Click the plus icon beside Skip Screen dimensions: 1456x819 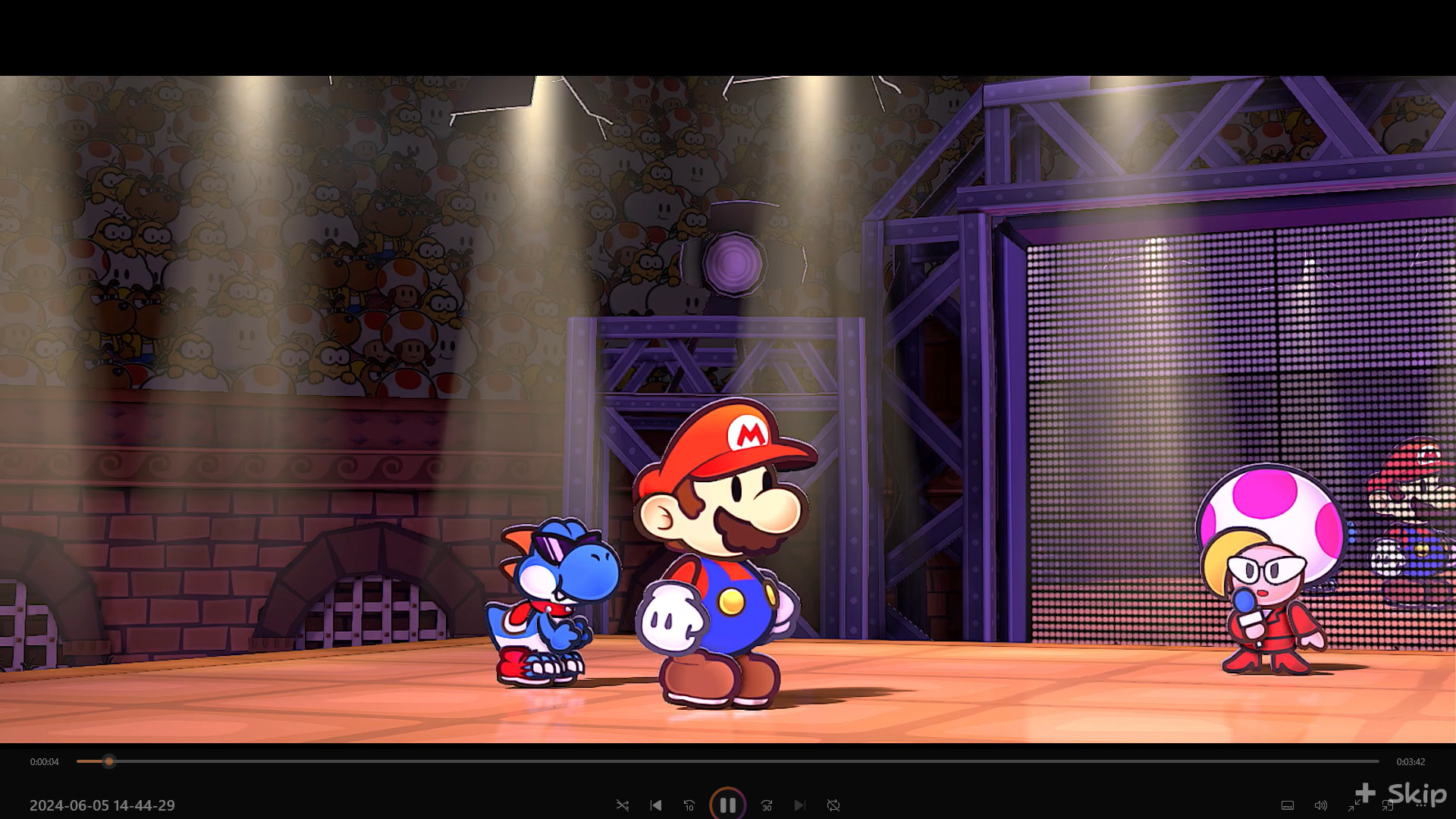point(1365,793)
